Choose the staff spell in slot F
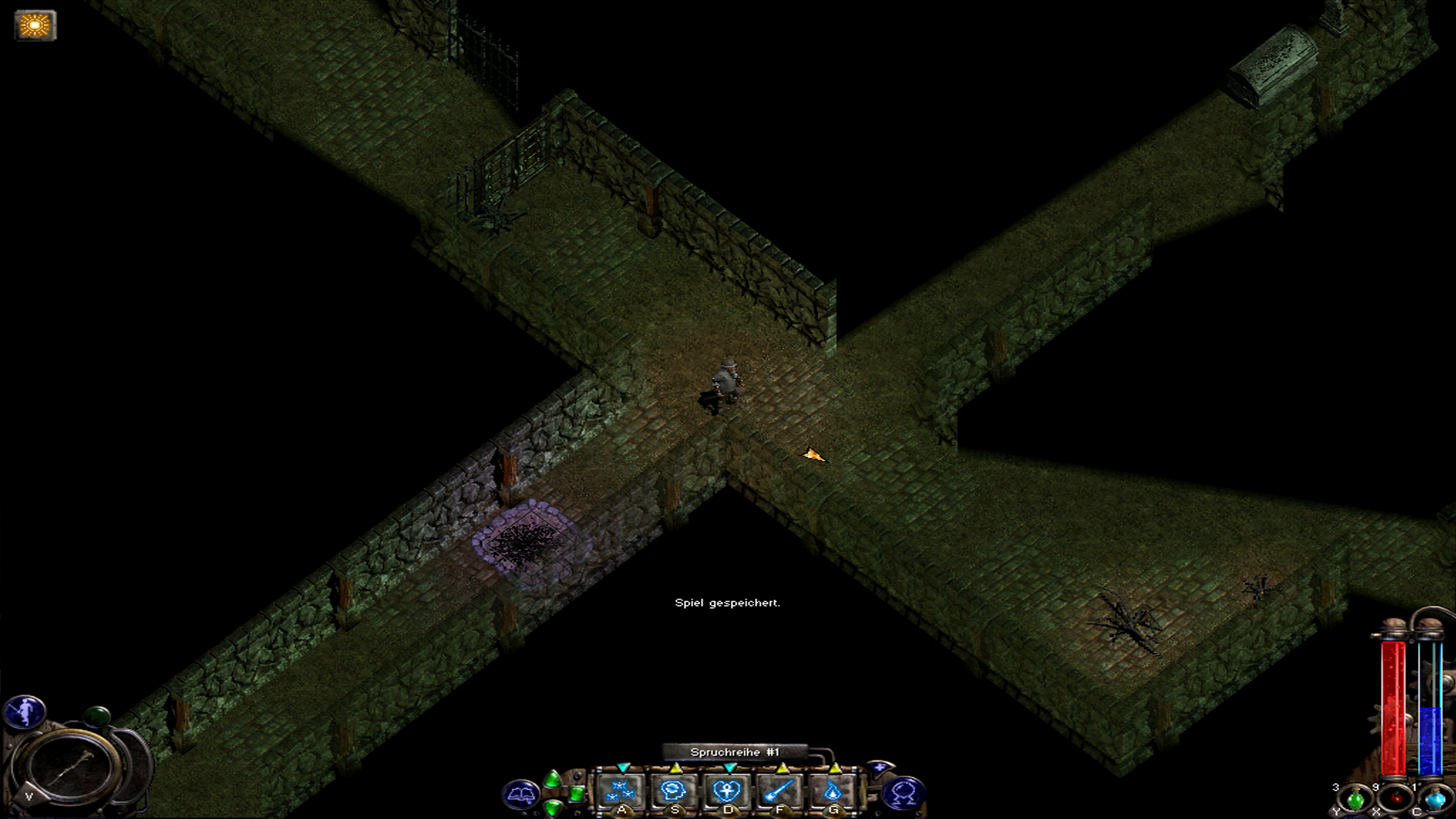The height and width of the screenshot is (819, 1456). tap(780, 792)
